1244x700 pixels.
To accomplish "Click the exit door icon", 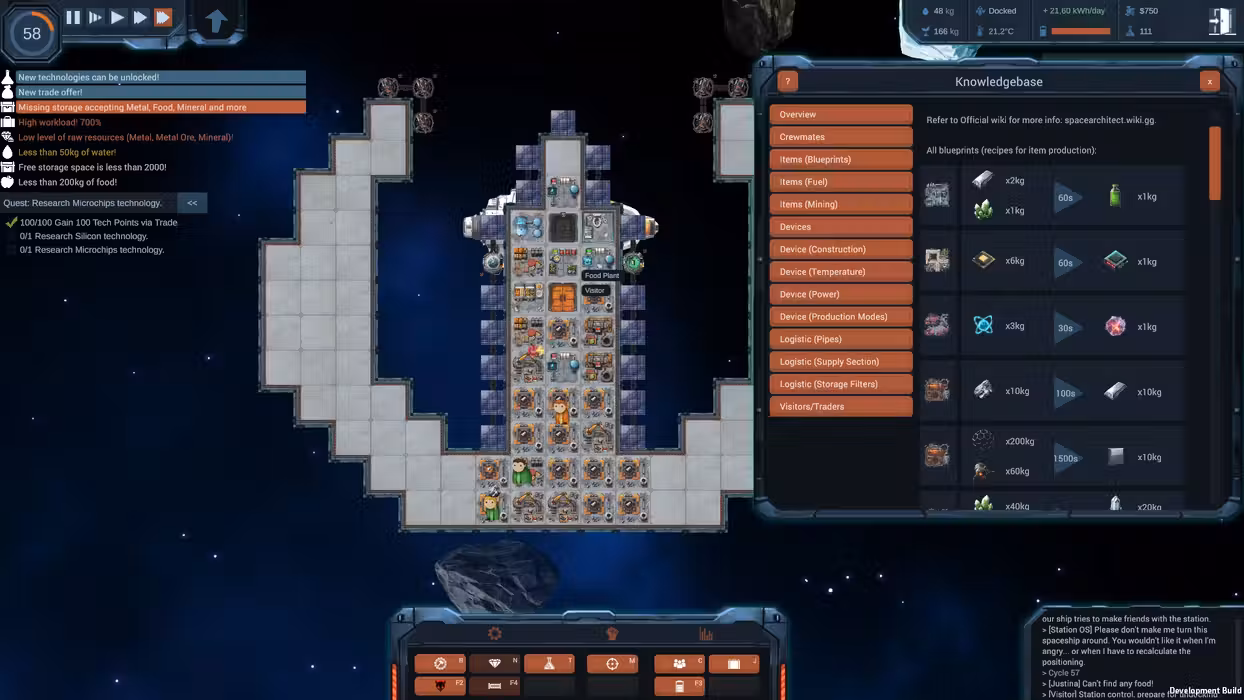I will click(1221, 22).
